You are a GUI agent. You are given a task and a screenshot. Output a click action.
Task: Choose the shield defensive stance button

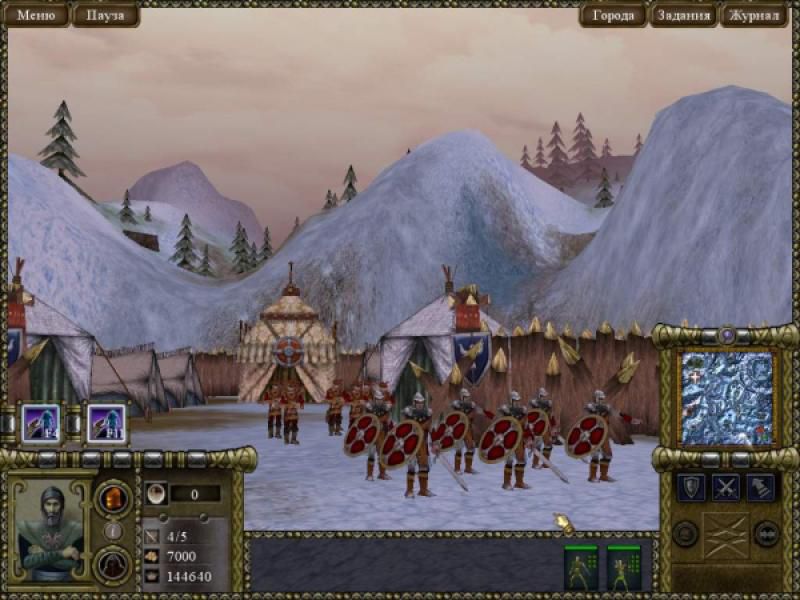click(691, 488)
